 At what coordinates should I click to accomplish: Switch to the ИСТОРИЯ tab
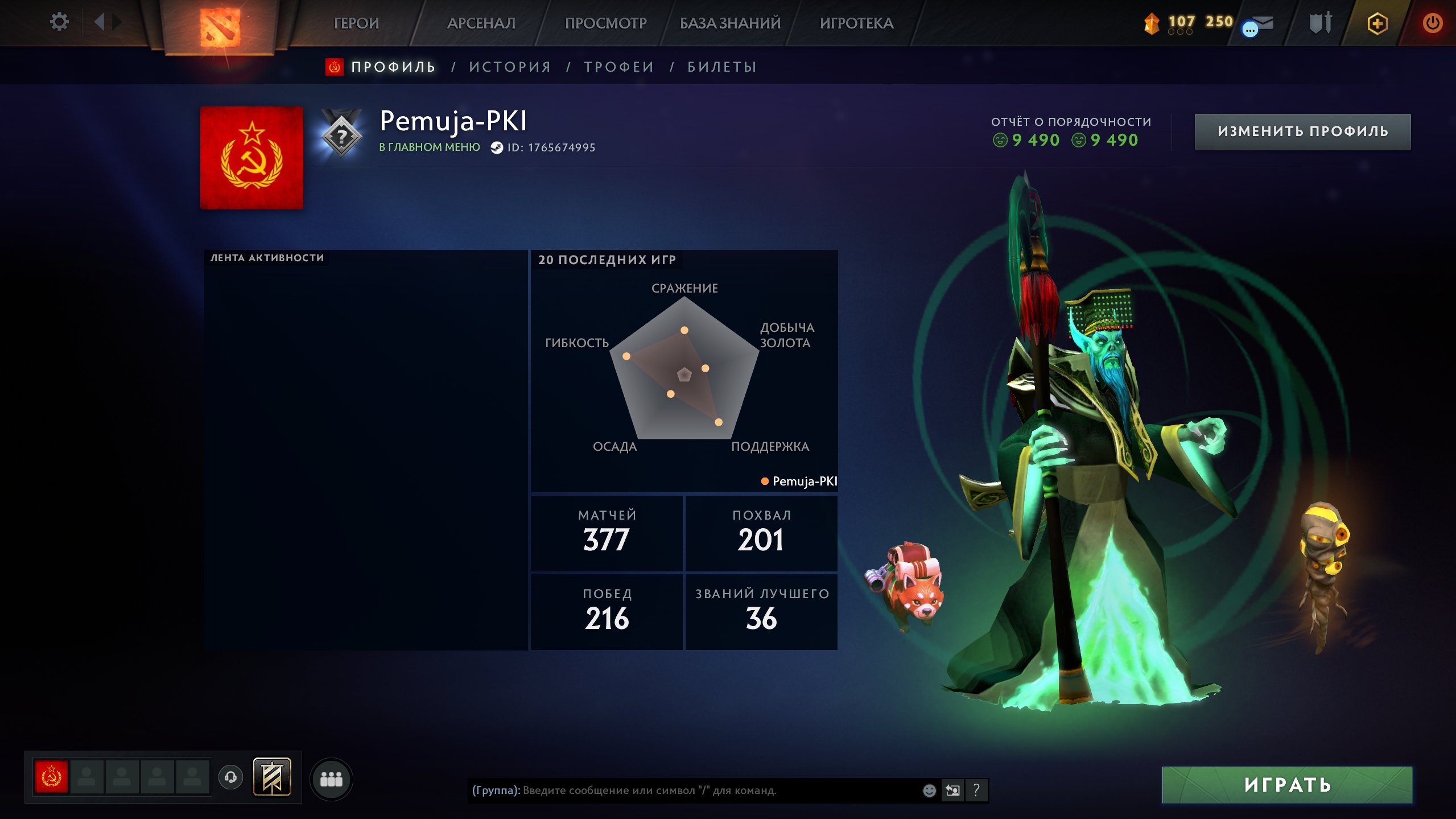[510, 67]
